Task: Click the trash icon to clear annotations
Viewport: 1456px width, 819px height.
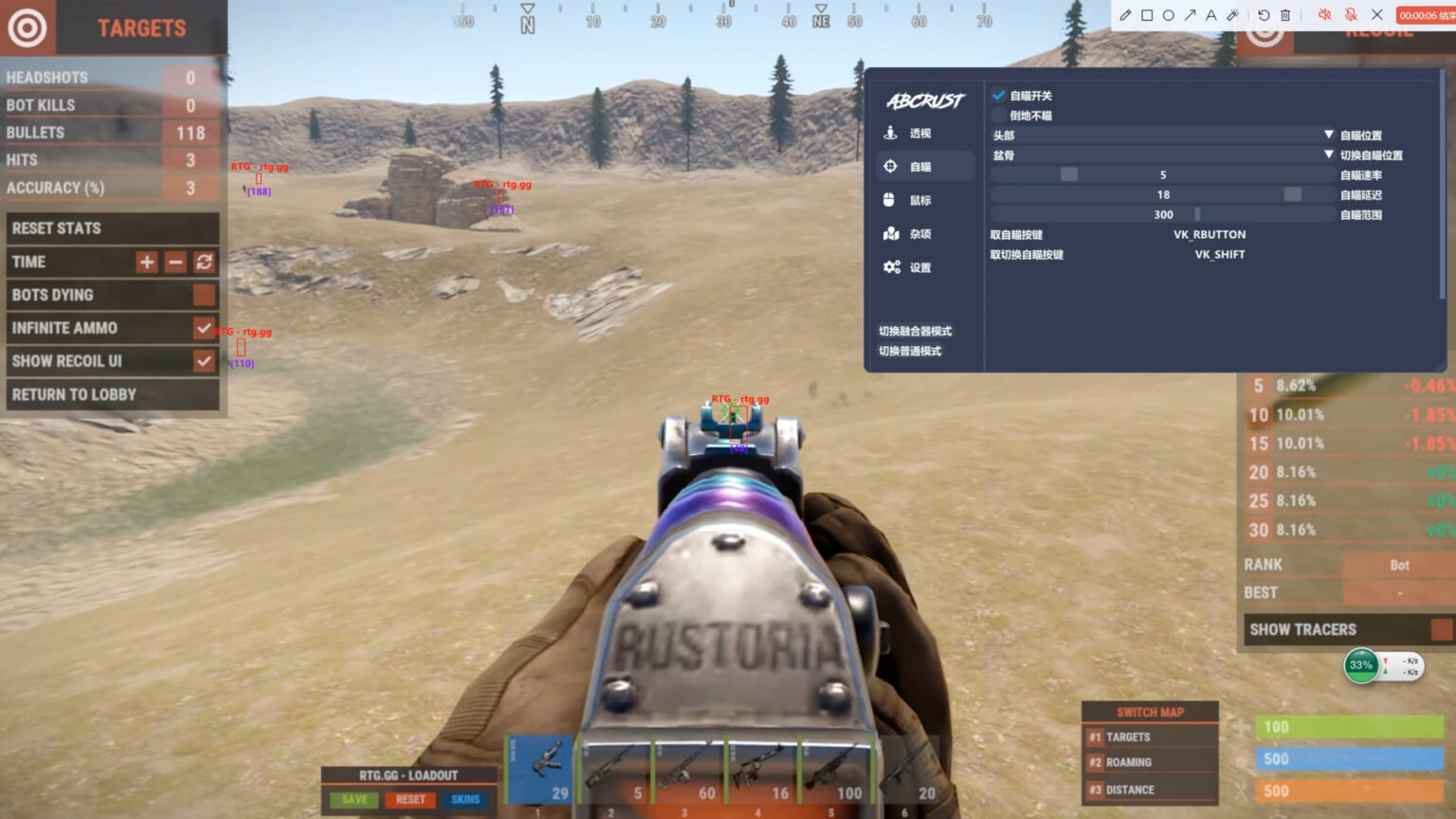Action: 1284,15
